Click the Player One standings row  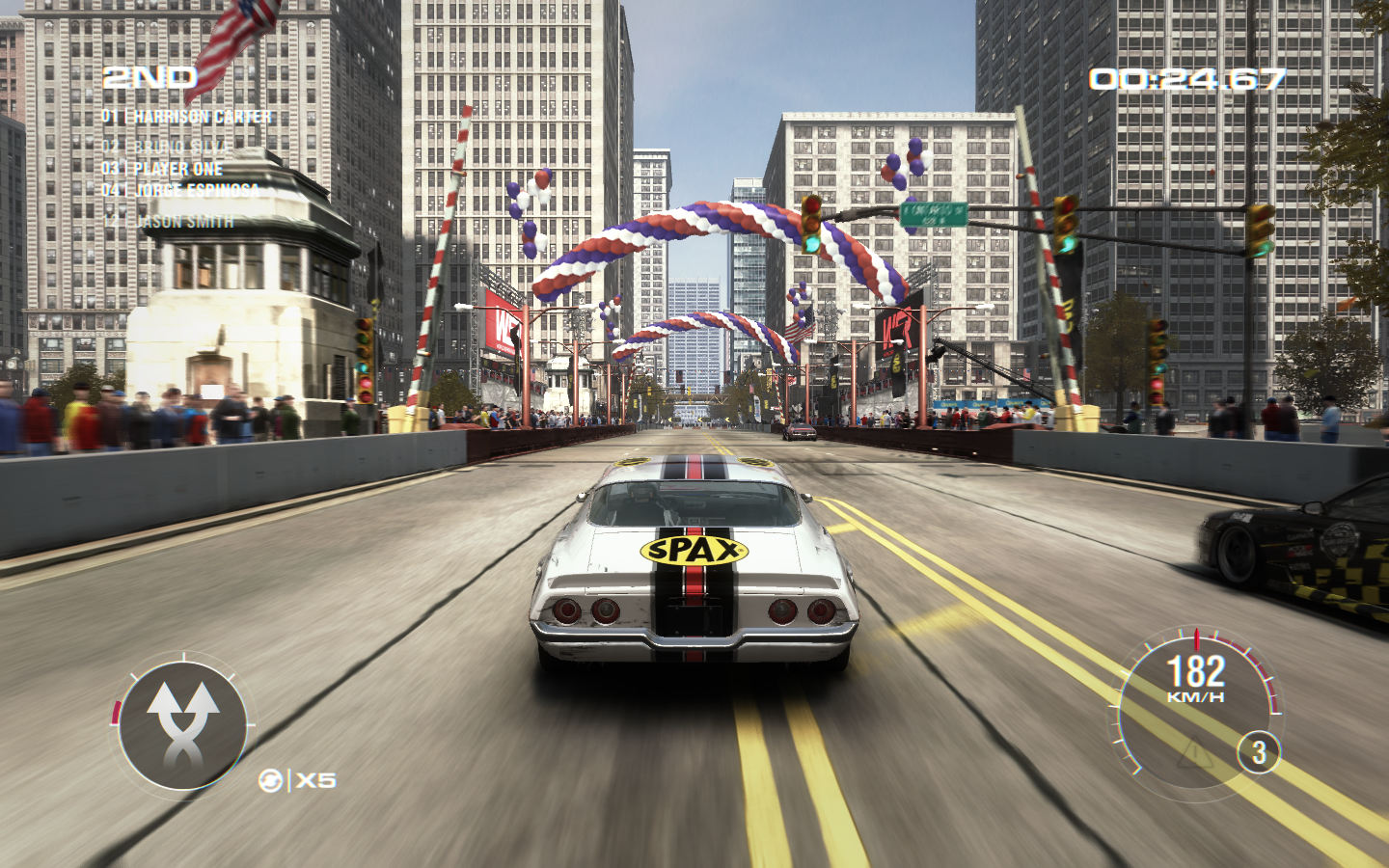(x=163, y=169)
